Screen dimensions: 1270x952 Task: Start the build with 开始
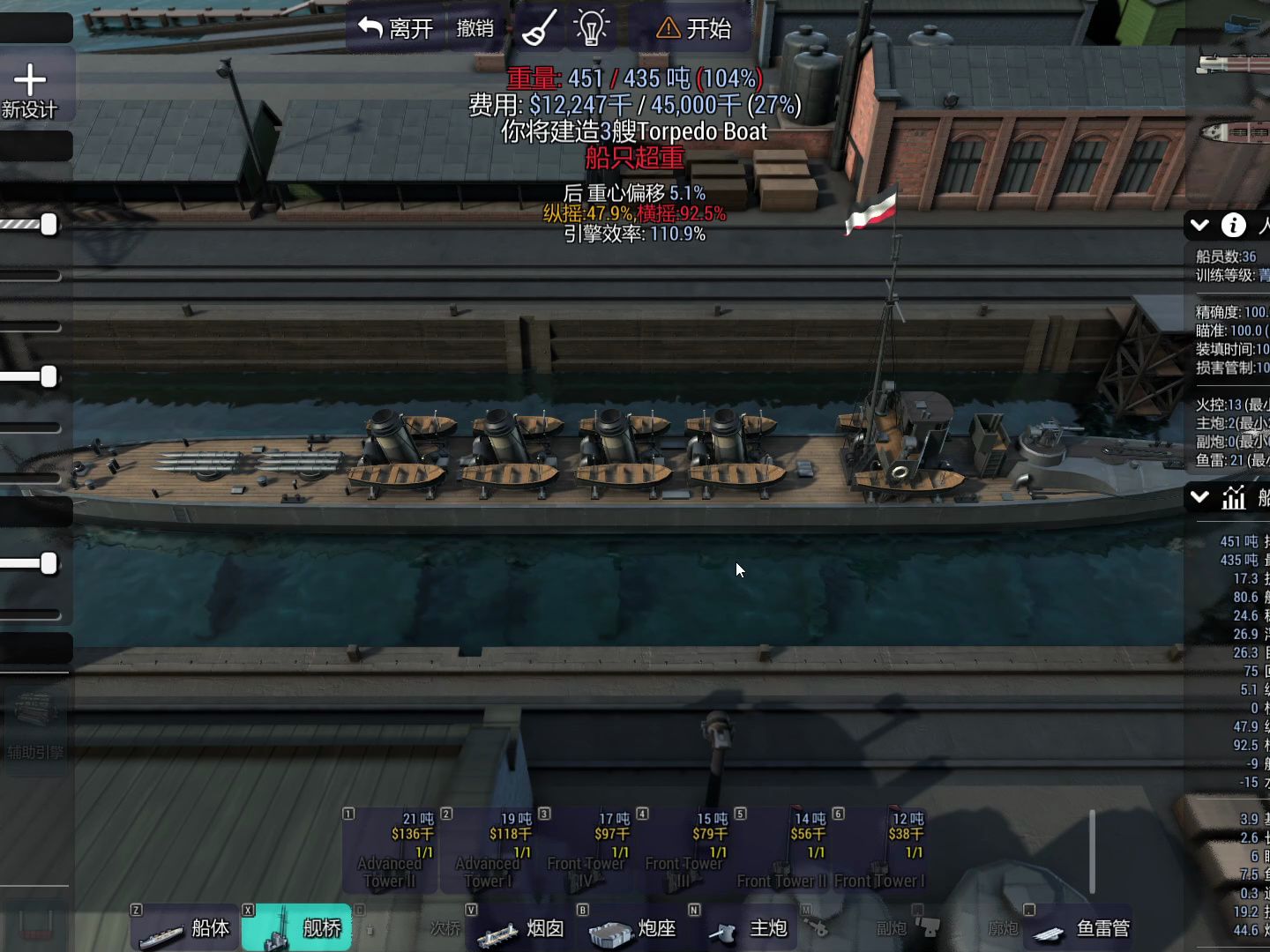[x=694, y=29]
